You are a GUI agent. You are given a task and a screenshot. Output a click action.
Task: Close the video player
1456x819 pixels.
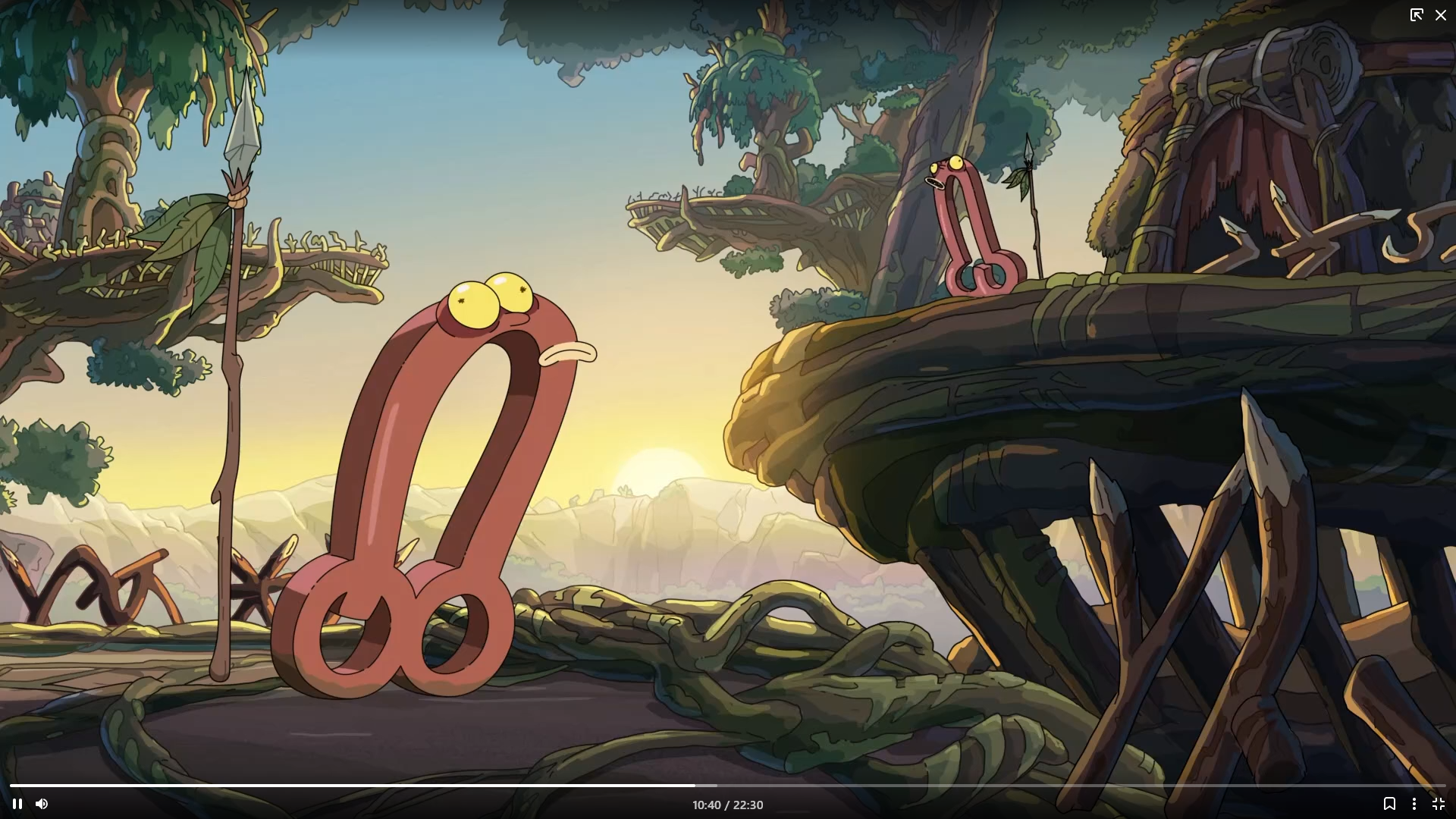1441,15
